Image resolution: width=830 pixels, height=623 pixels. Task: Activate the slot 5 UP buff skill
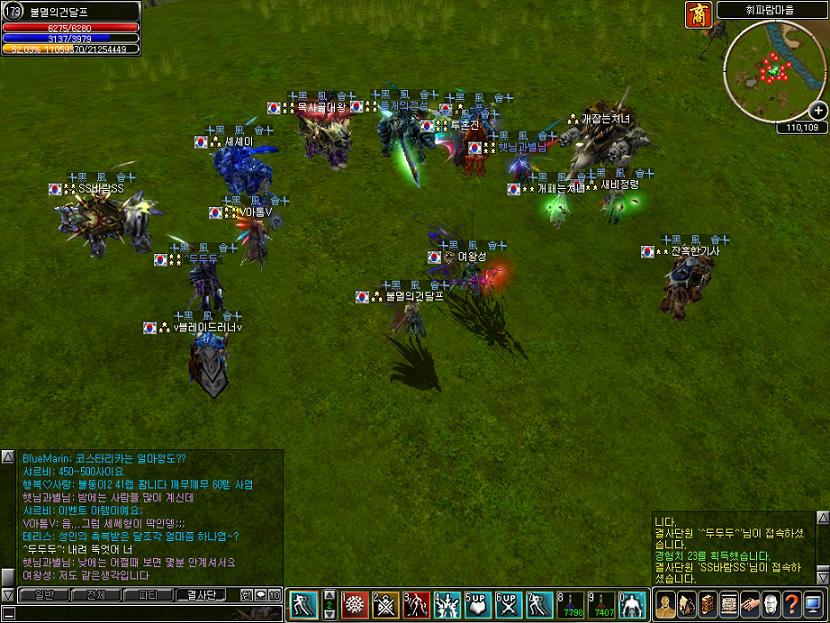479,604
